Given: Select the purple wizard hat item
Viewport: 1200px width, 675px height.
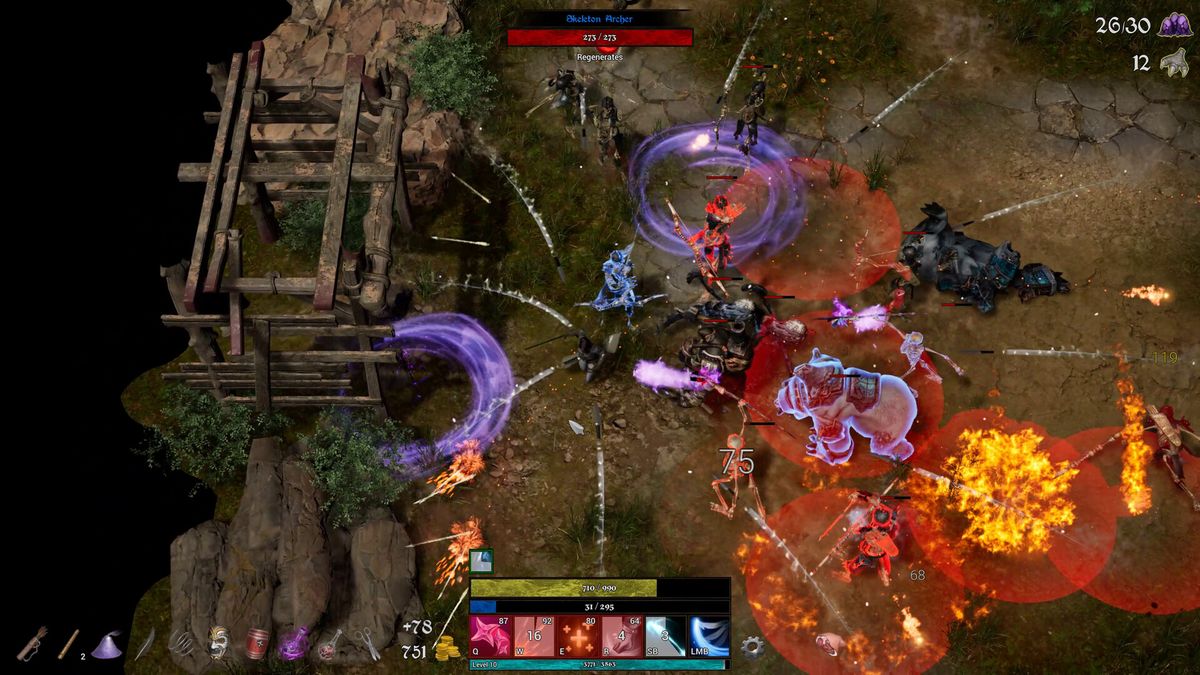Looking at the screenshot, I should coord(106,645).
